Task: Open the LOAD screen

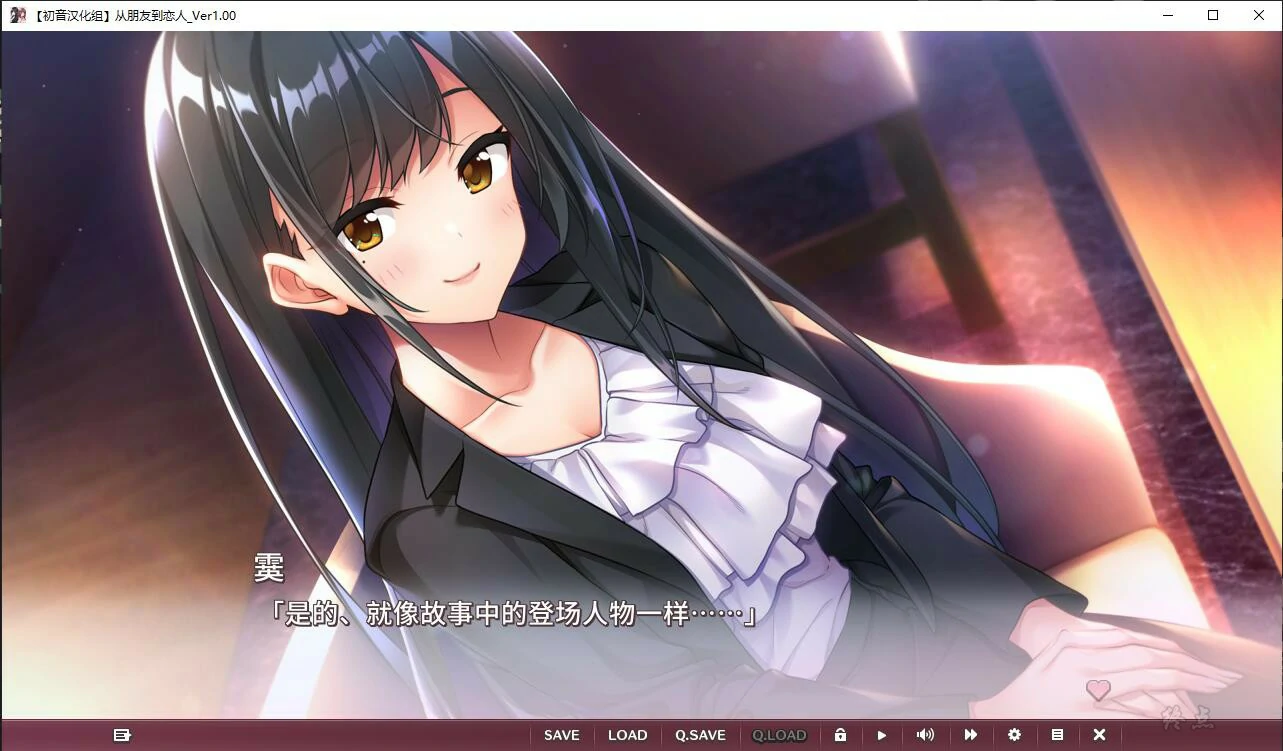Action: click(627, 735)
